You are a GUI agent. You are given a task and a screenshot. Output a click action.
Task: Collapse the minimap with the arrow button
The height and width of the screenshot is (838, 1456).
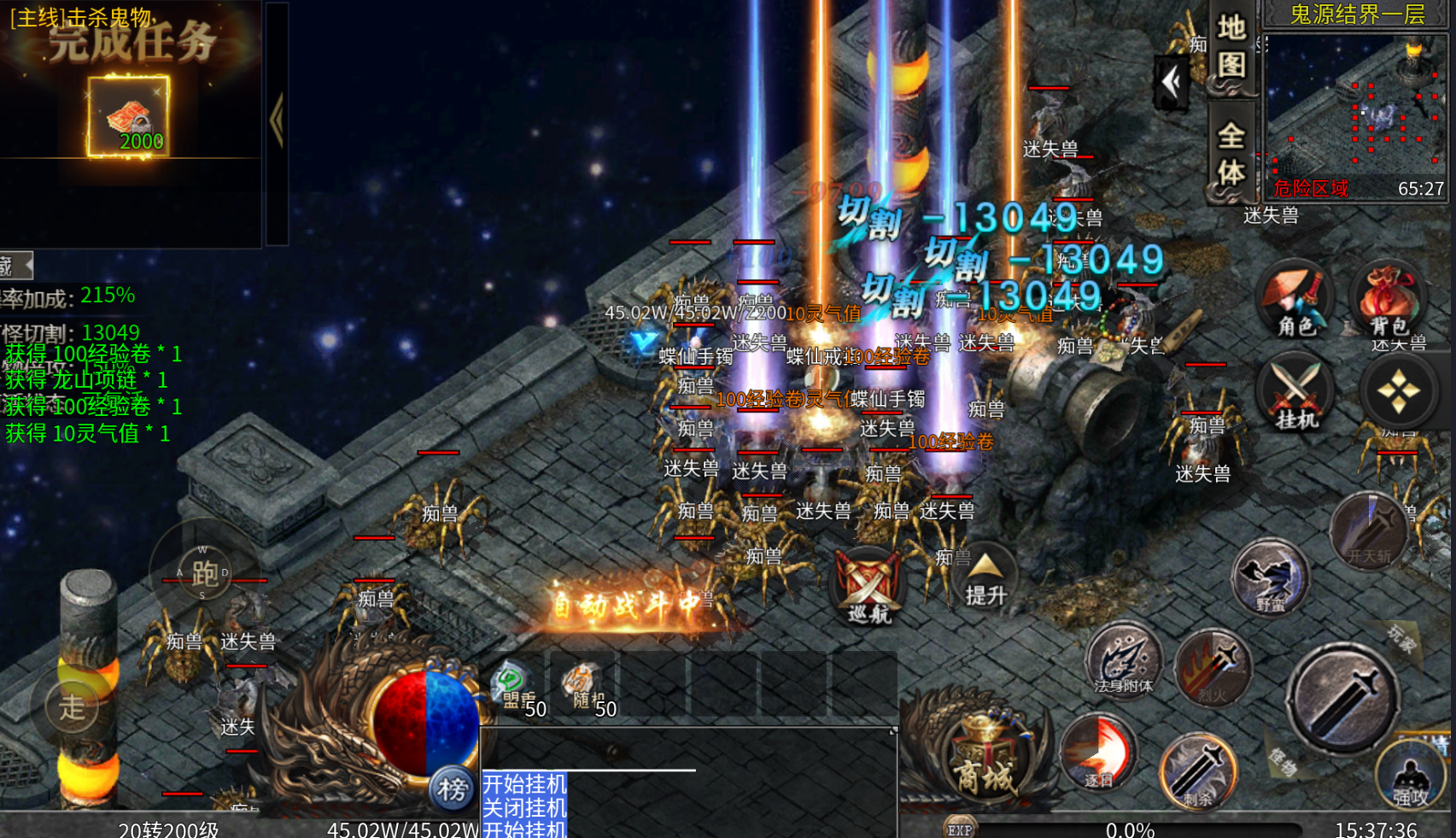click(1171, 83)
